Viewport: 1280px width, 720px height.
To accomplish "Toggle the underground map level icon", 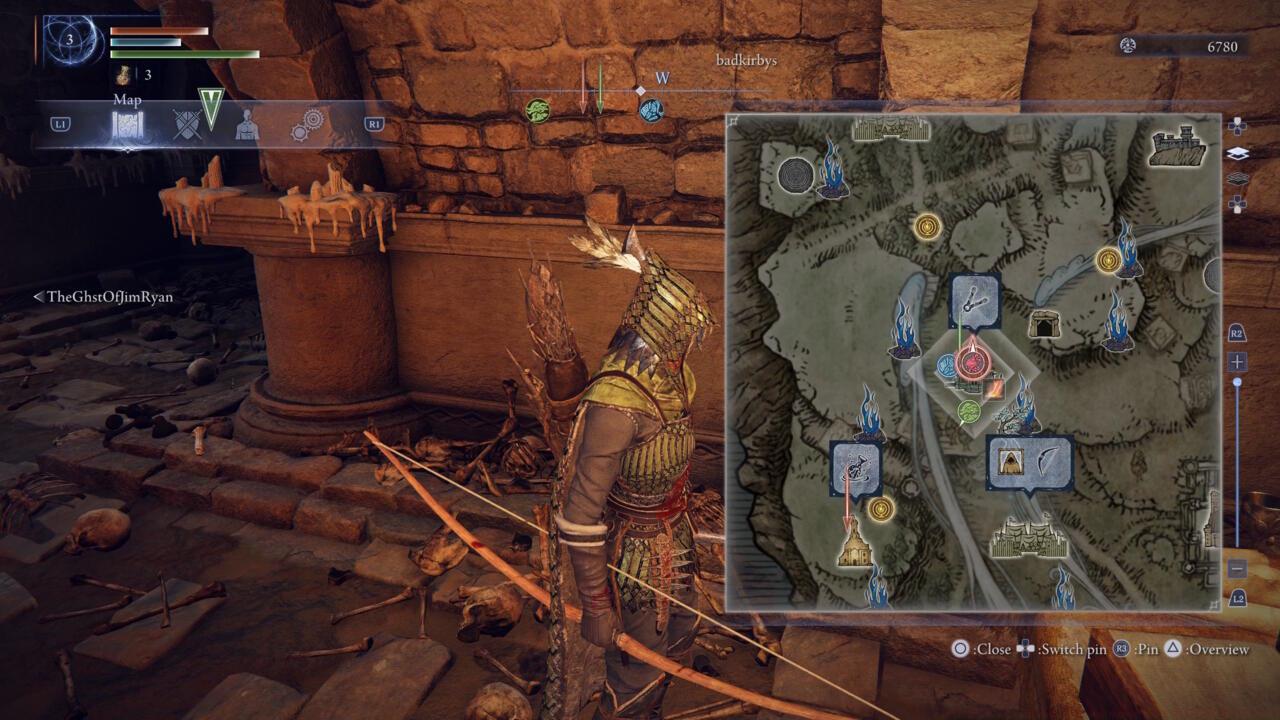I will [x=1238, y=177].
